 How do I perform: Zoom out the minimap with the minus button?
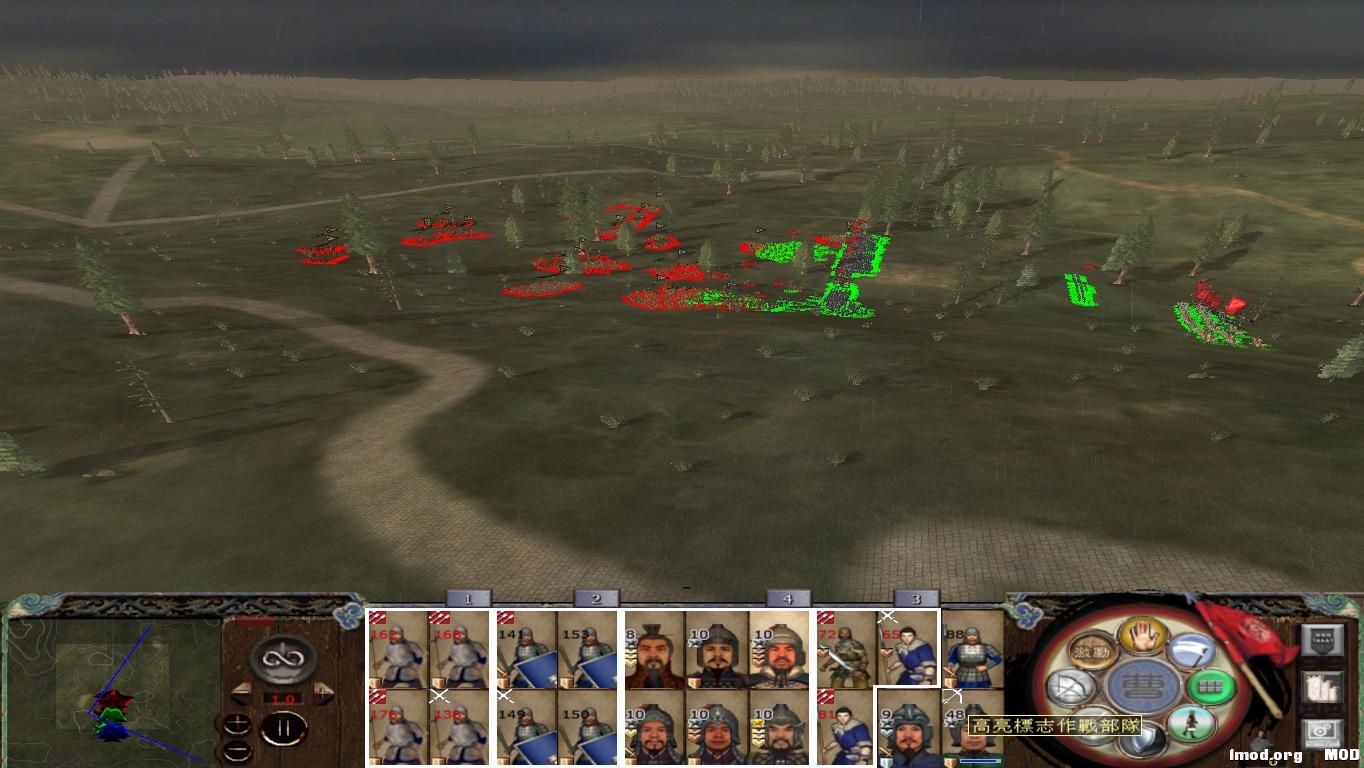(x=238, y=751)
